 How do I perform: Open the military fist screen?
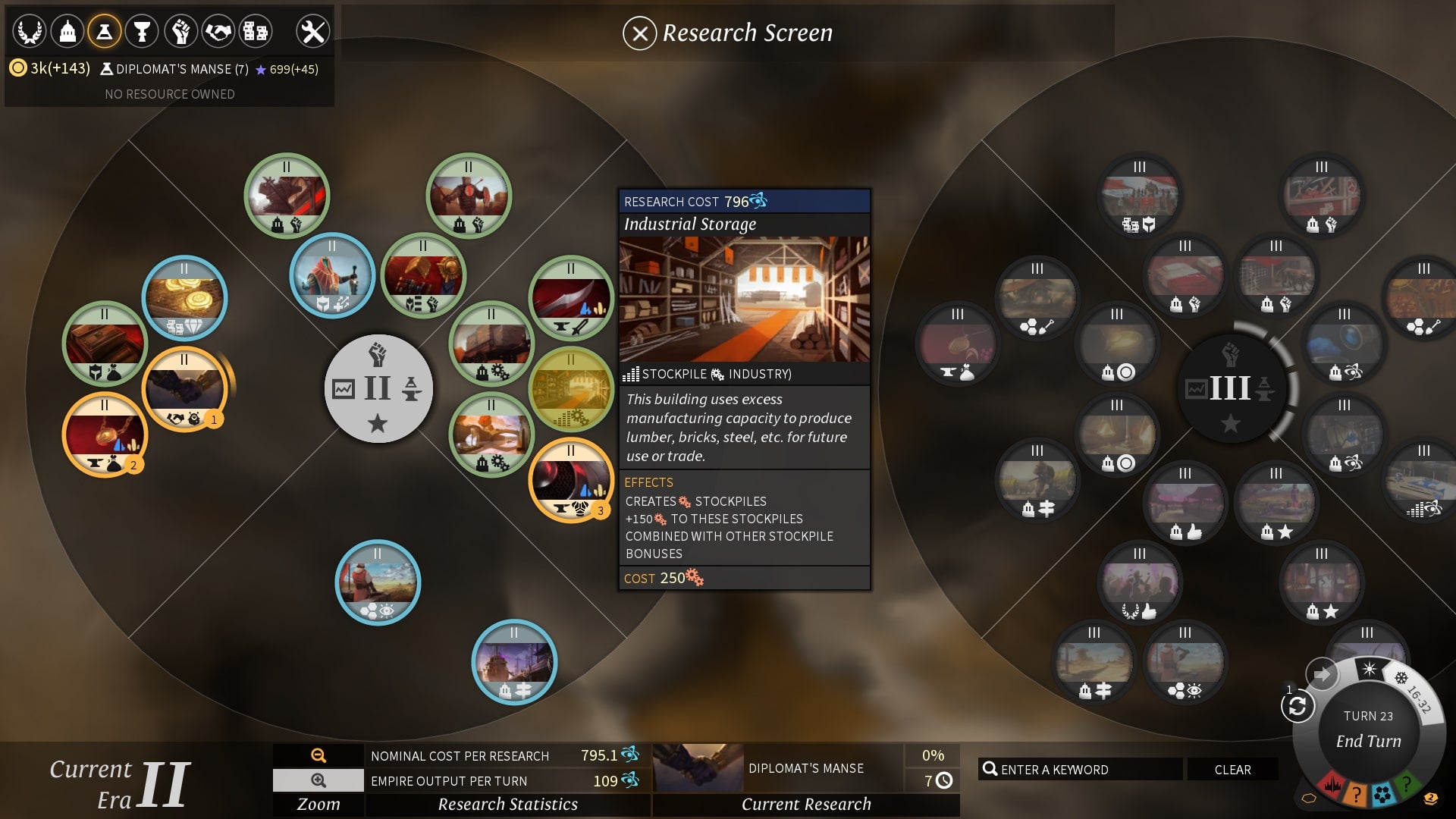point(179,30)
